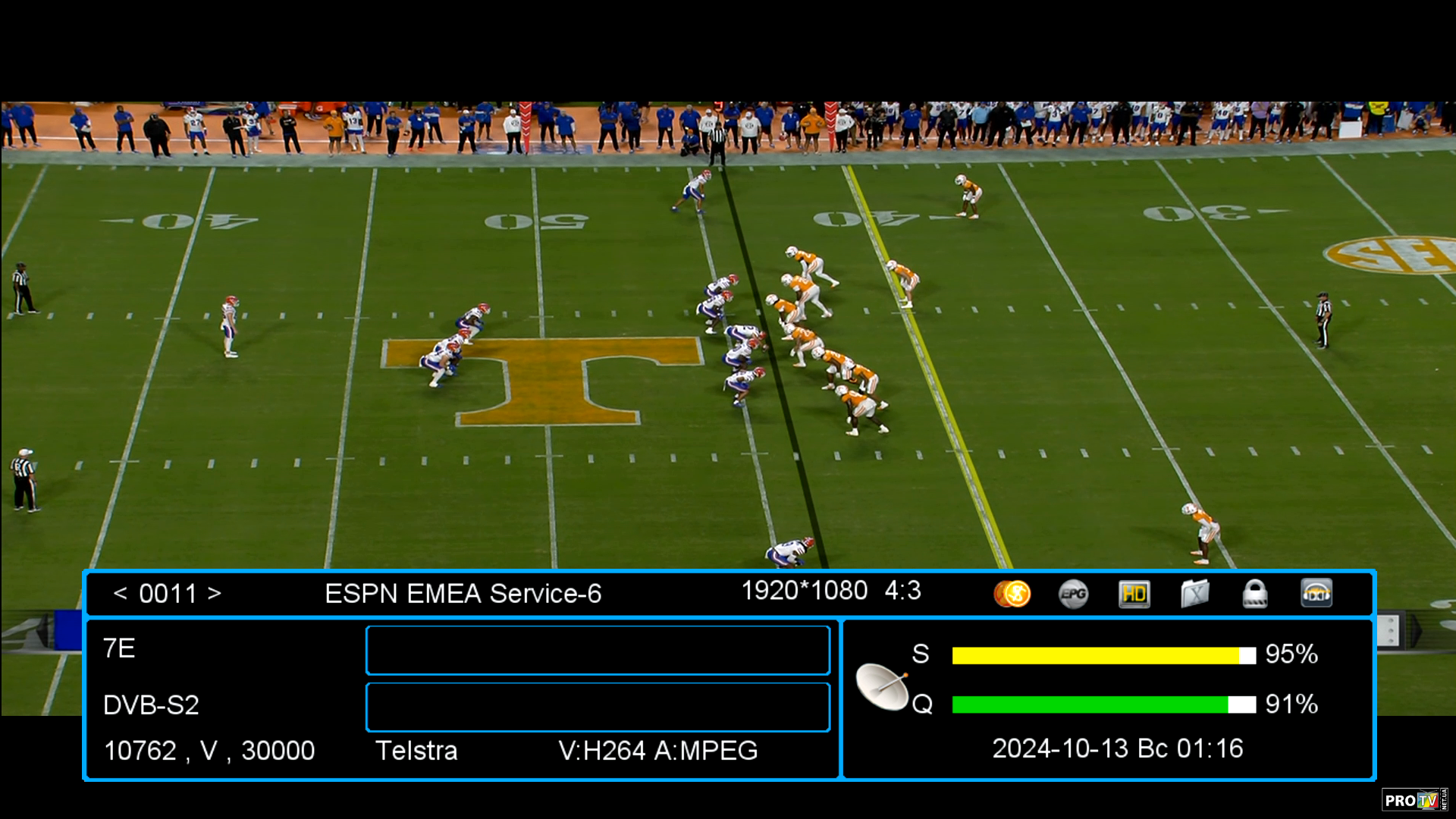Viewport: 1456px width, 819px height.
Task: Advance to the next channel with the right arrow
Action: point(215,594)
